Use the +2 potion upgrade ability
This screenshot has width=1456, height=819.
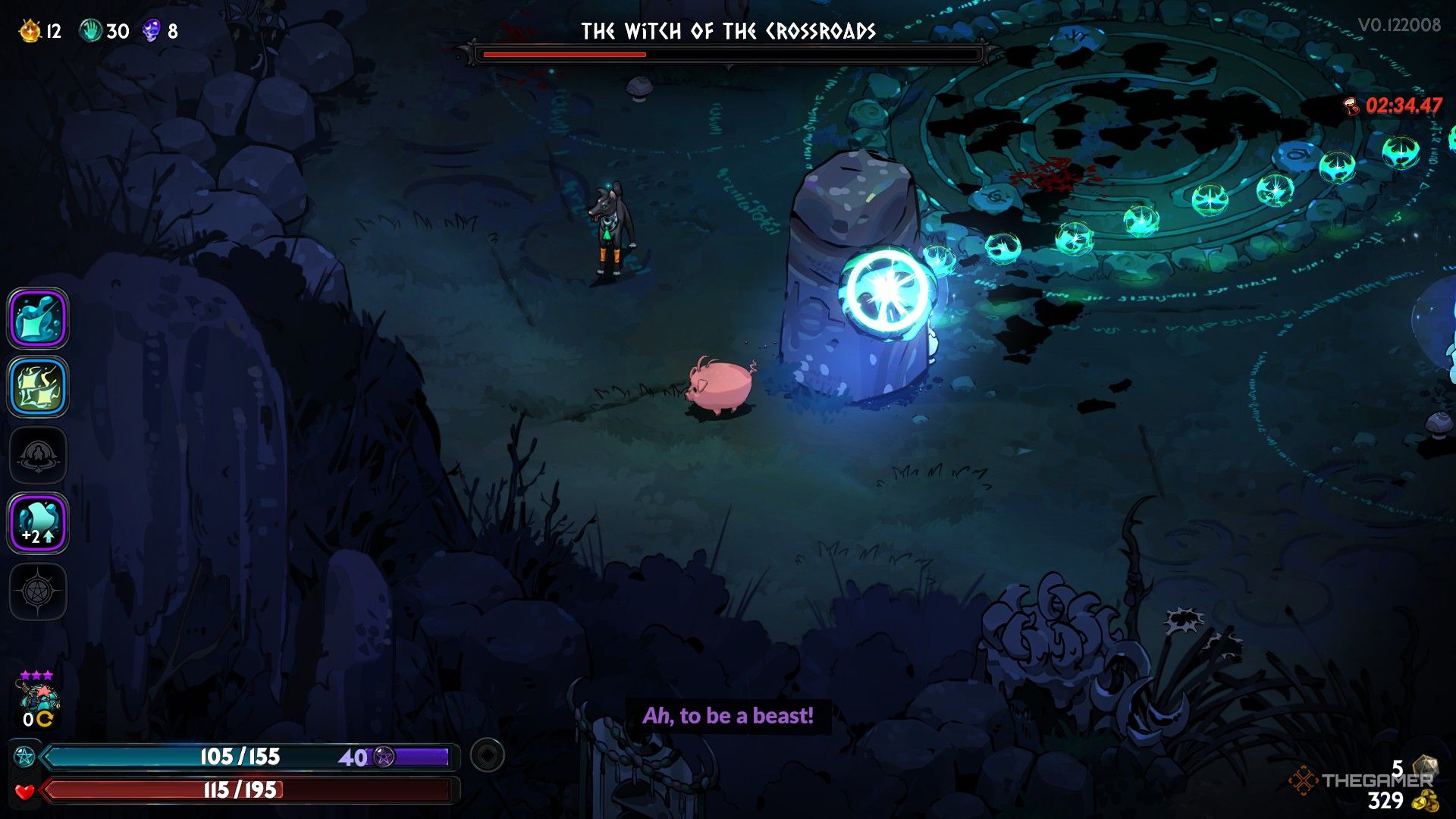point(38,523)
